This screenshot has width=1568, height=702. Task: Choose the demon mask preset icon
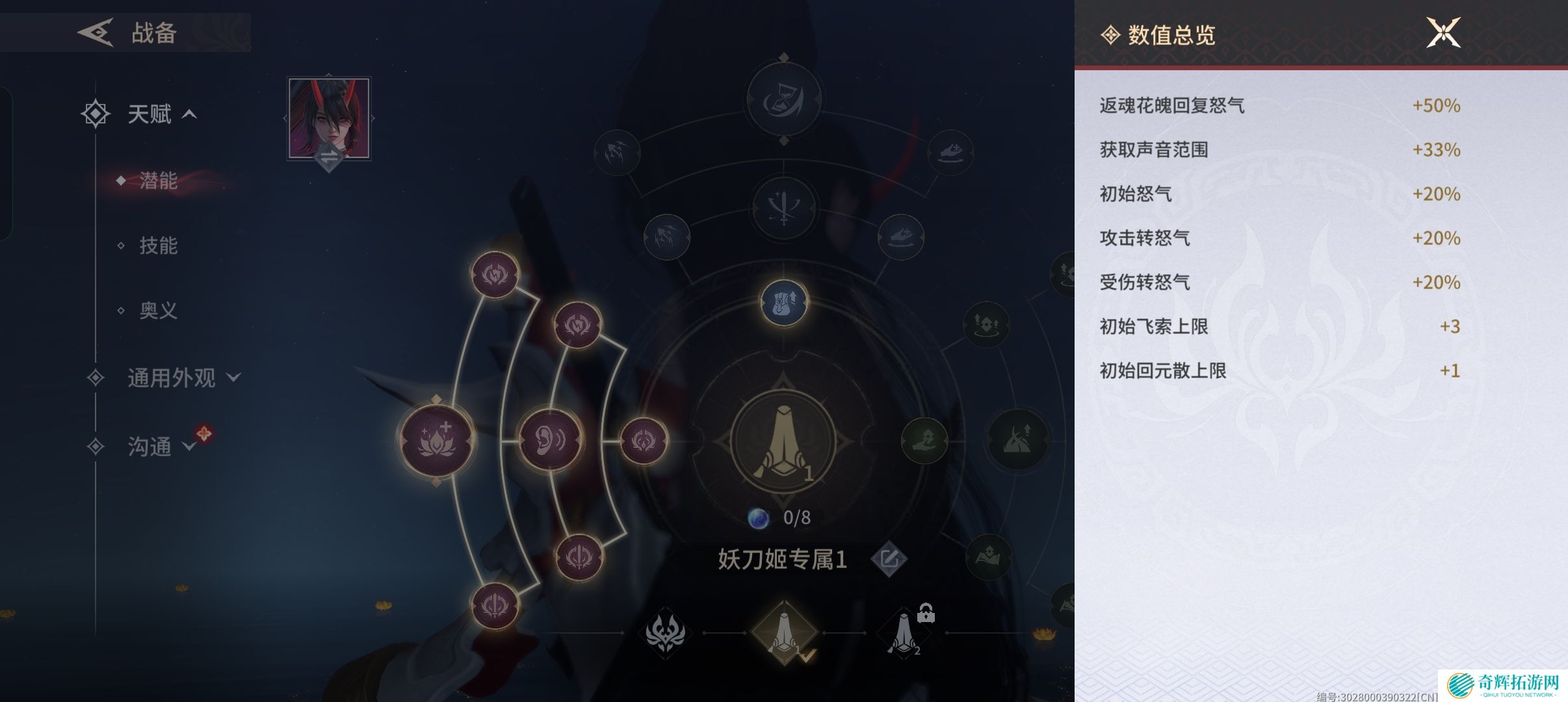664,632
